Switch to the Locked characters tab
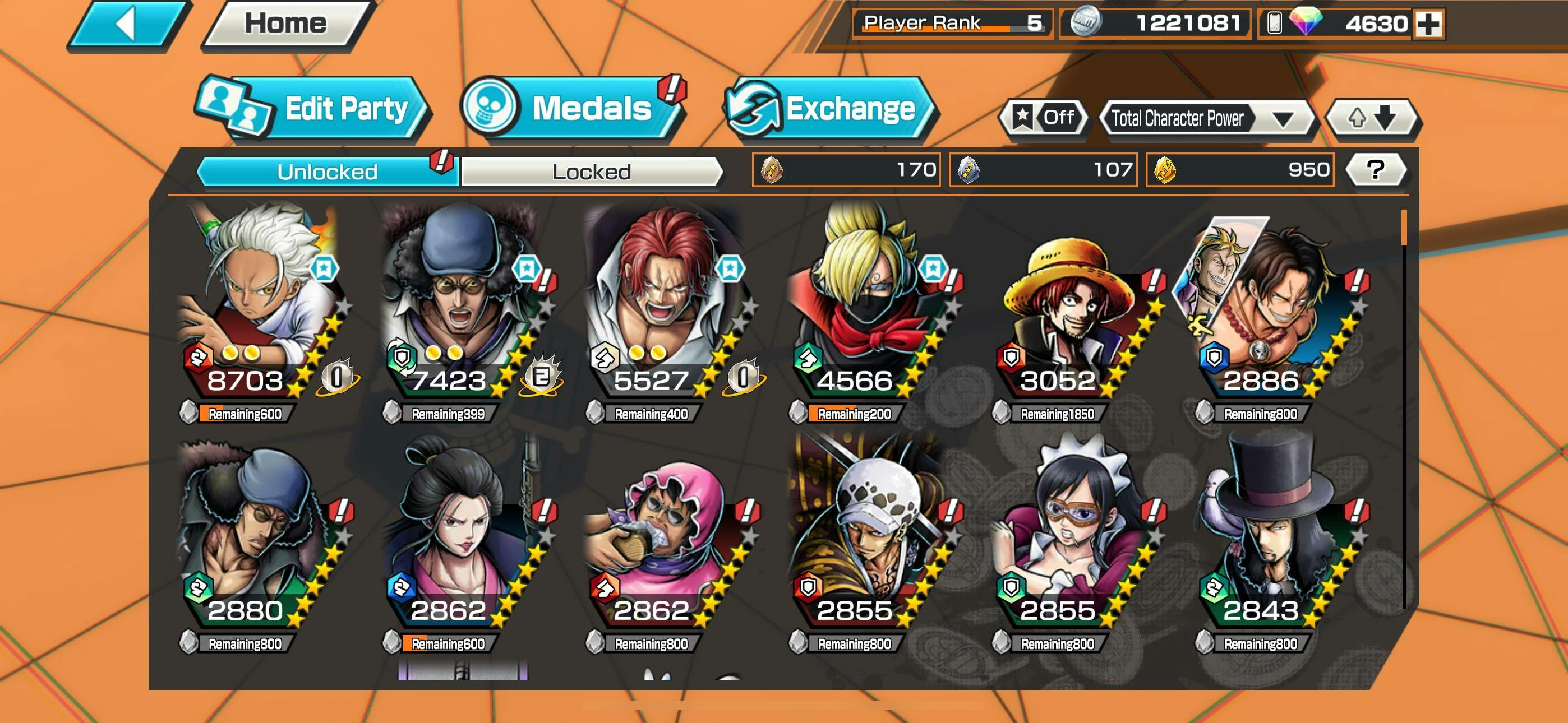 [591, 172]
